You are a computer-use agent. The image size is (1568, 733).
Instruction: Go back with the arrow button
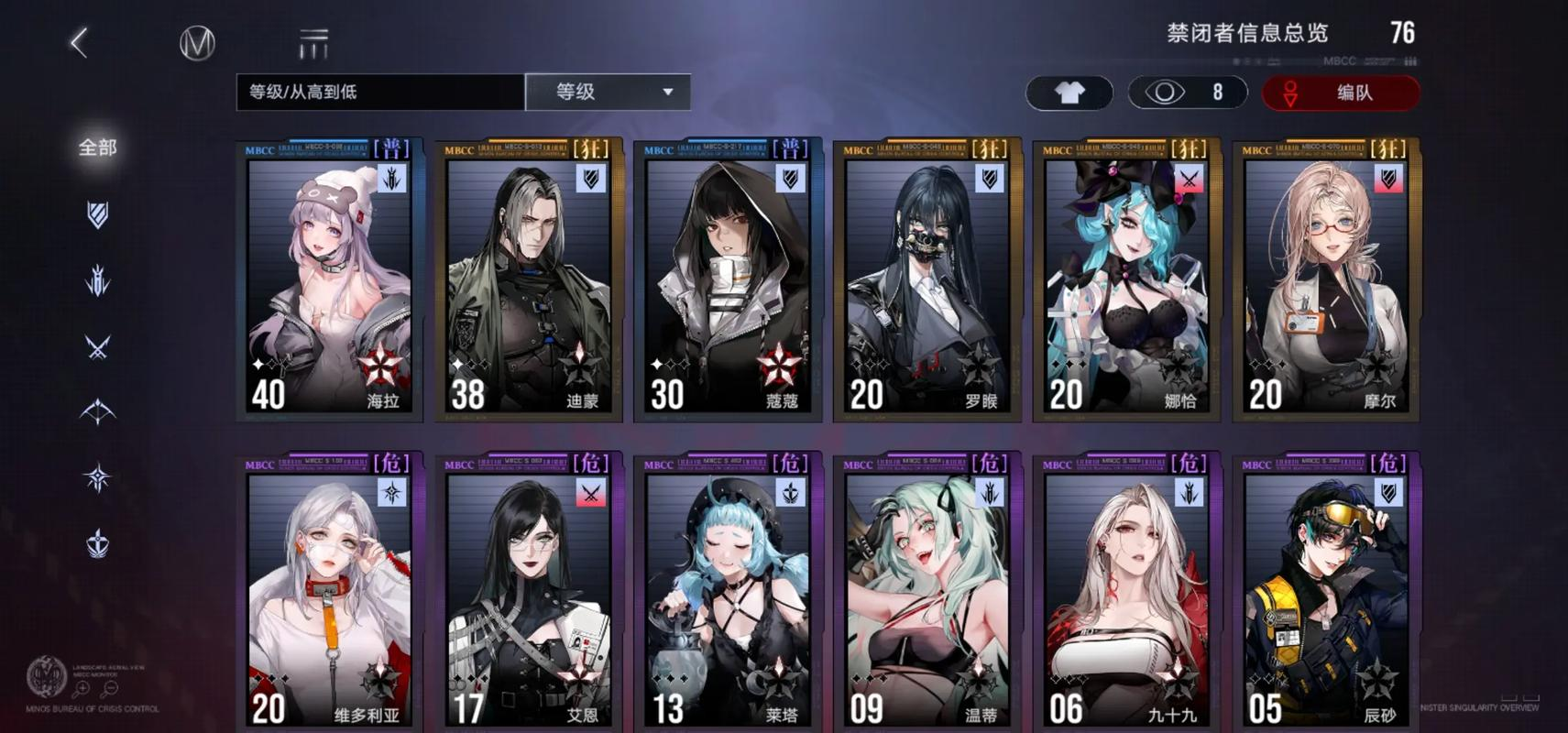click(x=80, y=42)
